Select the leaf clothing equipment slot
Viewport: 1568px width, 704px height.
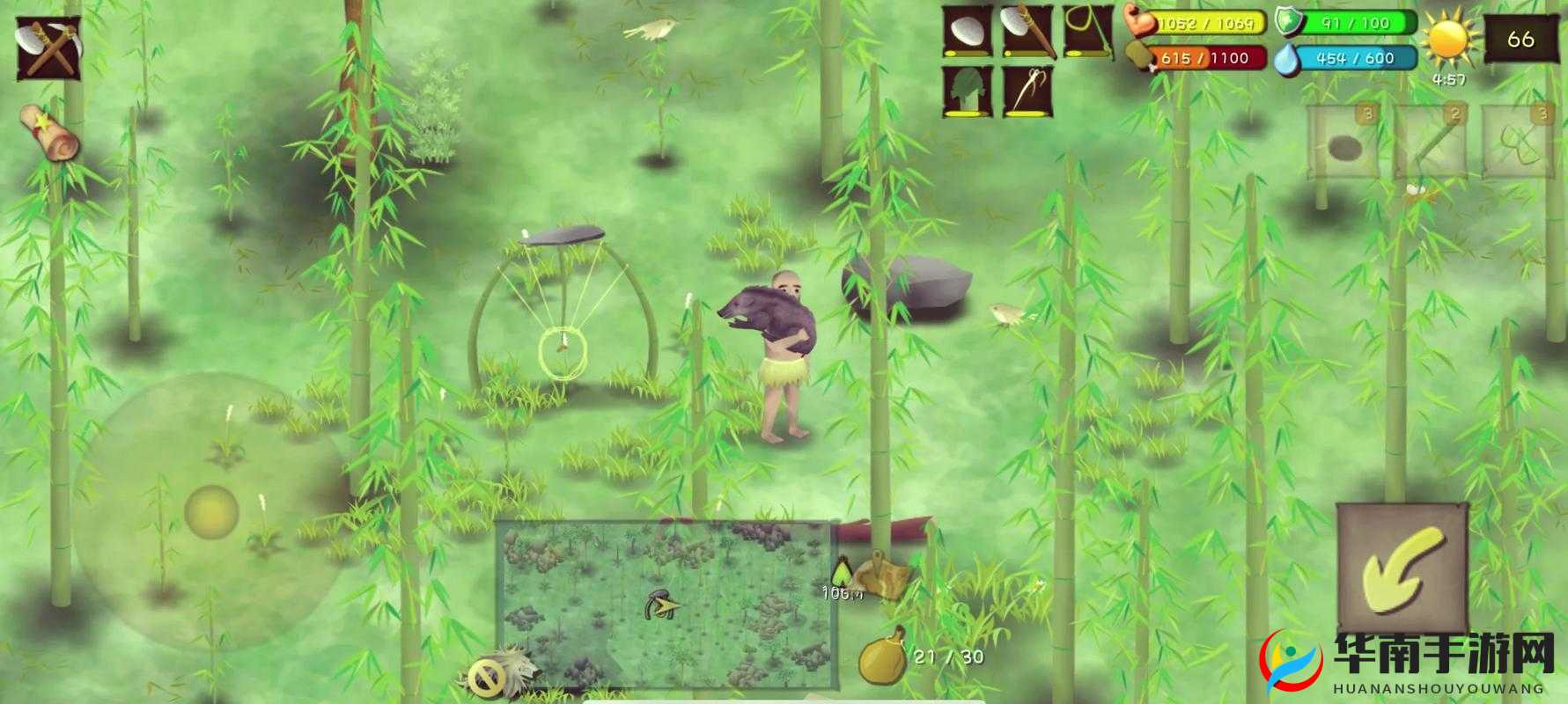click(x=968, y=92)
